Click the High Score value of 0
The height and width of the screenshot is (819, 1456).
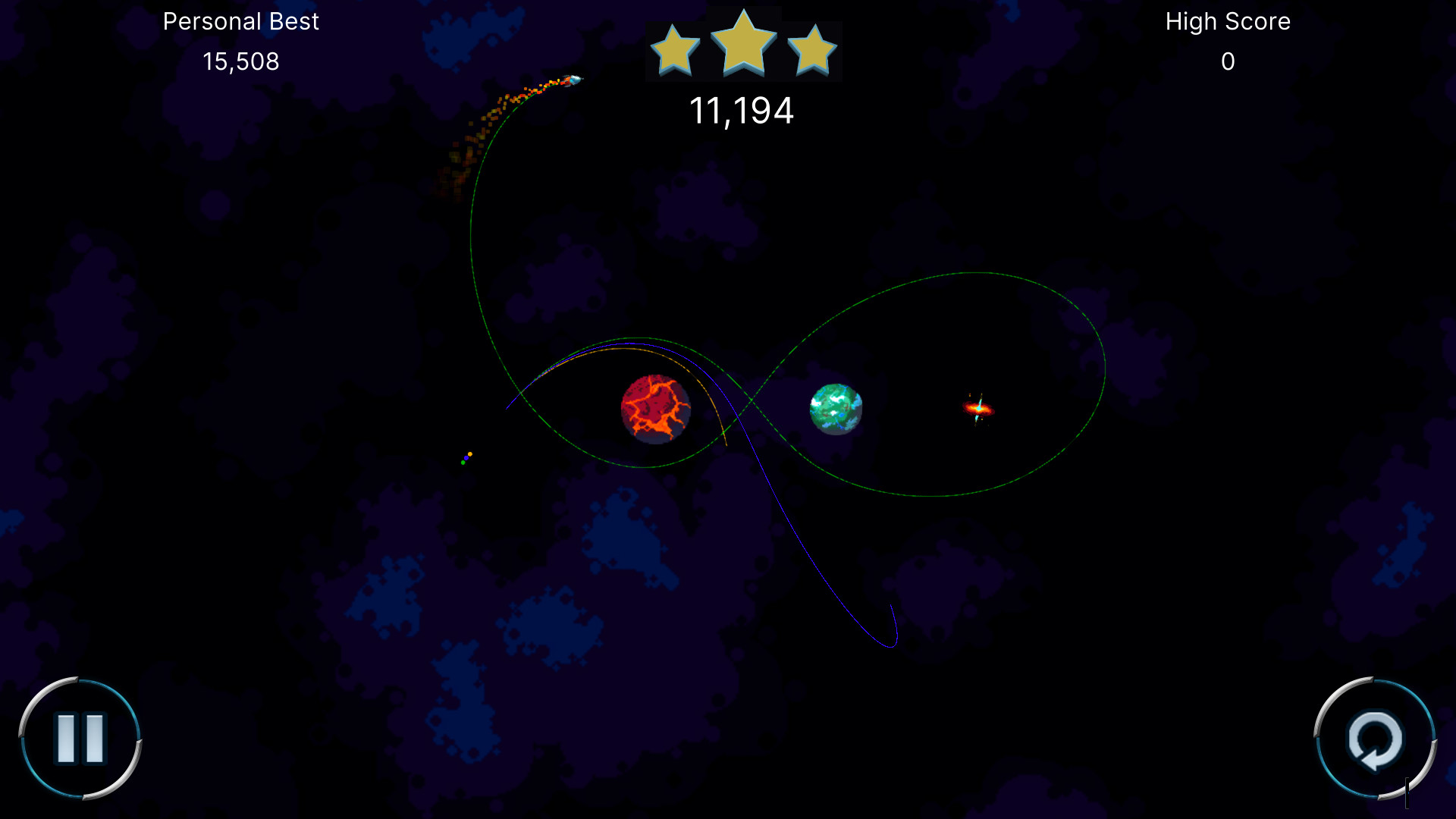click(1228, 62)
